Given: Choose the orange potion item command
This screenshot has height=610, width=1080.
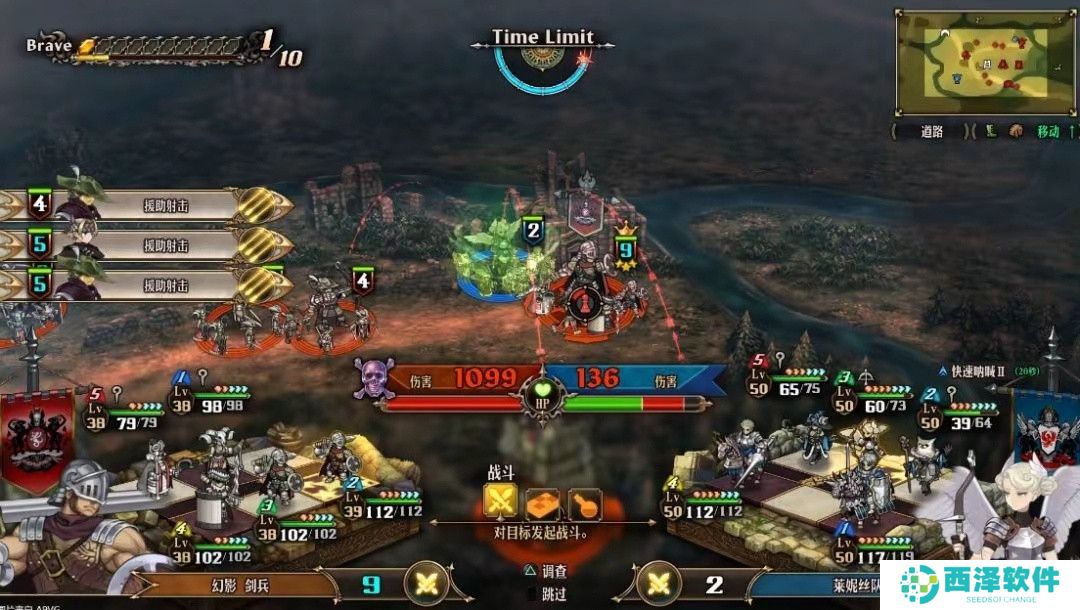Looking at the screenshot, I should coord(584,503).
